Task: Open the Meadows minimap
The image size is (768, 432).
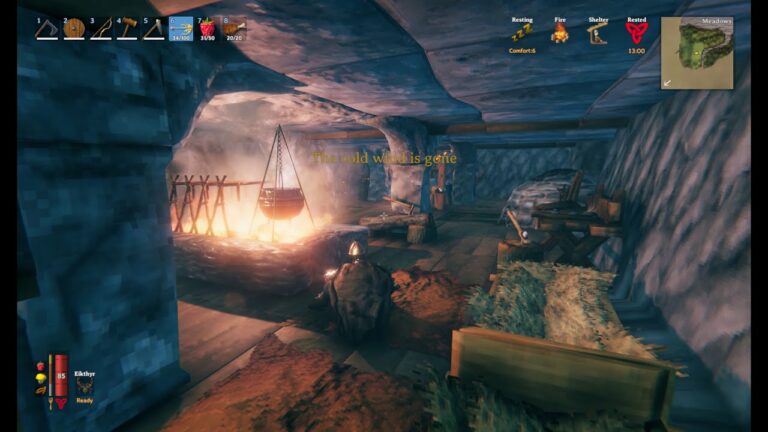Action: [697, 52]
